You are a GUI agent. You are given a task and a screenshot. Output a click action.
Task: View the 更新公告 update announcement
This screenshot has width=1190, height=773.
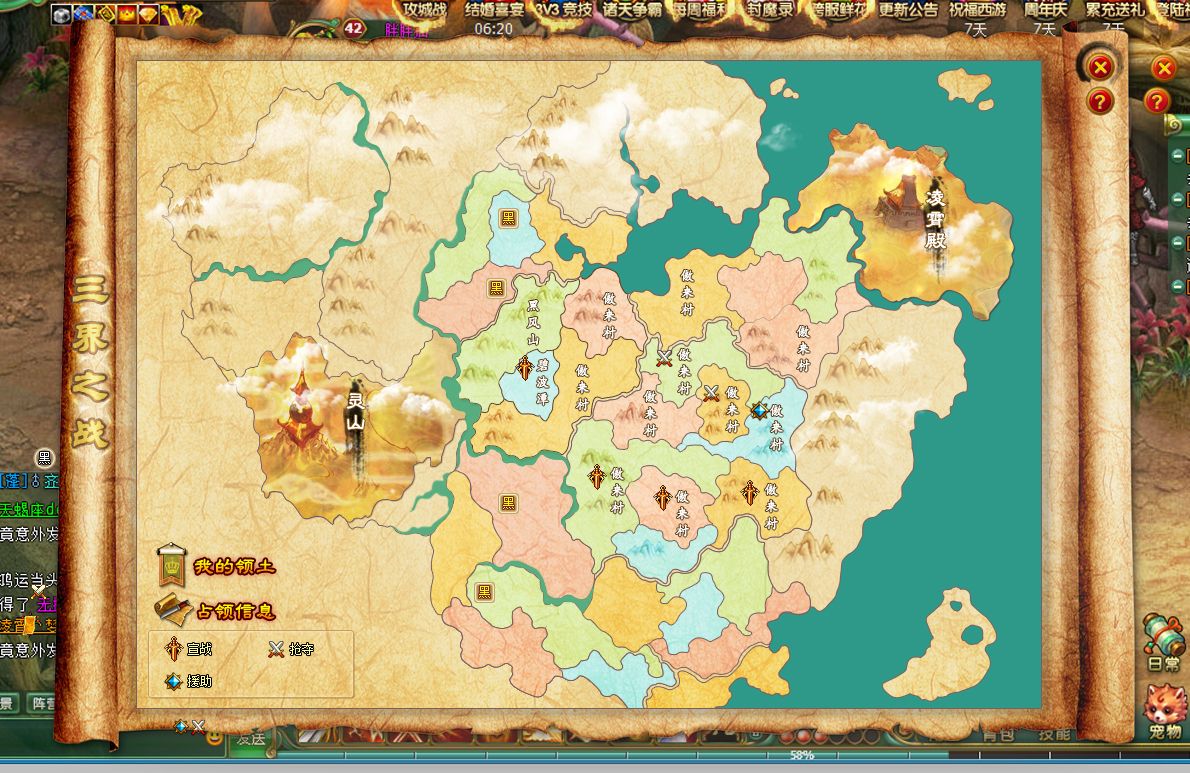pos(908,10)
